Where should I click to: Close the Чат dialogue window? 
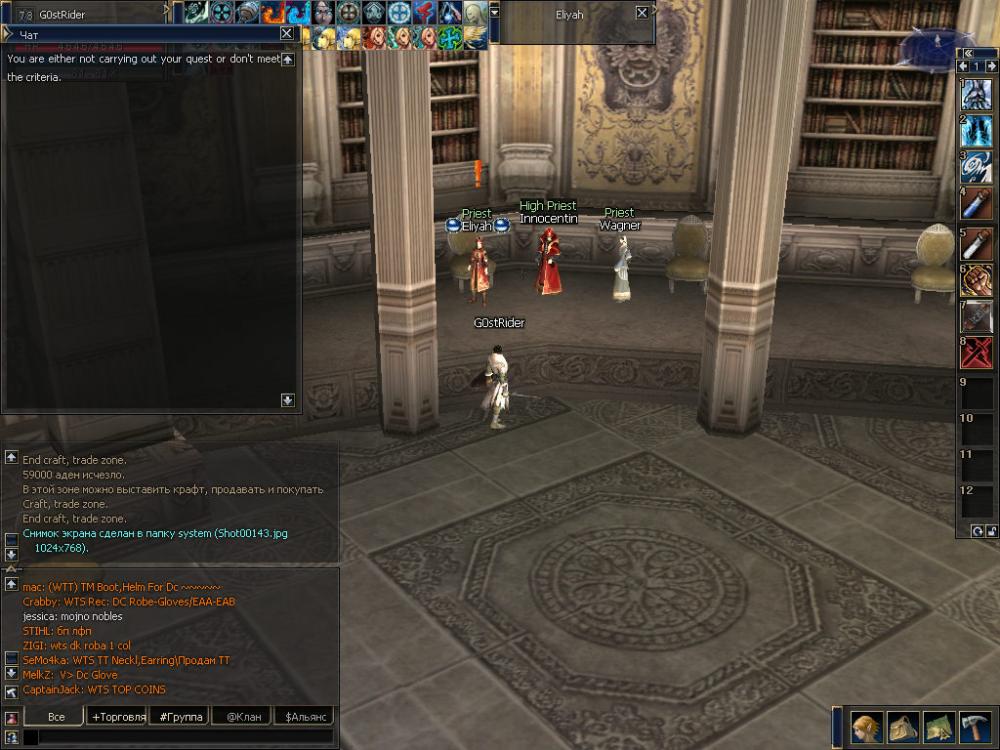(287, 33)
